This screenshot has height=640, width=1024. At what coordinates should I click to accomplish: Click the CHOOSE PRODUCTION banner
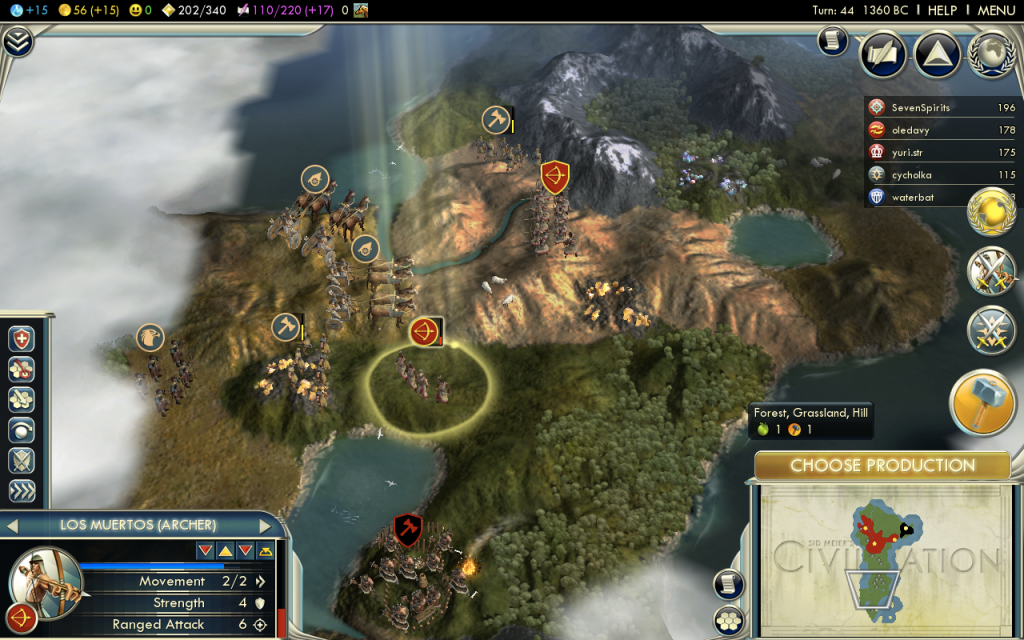click(882, 465)
